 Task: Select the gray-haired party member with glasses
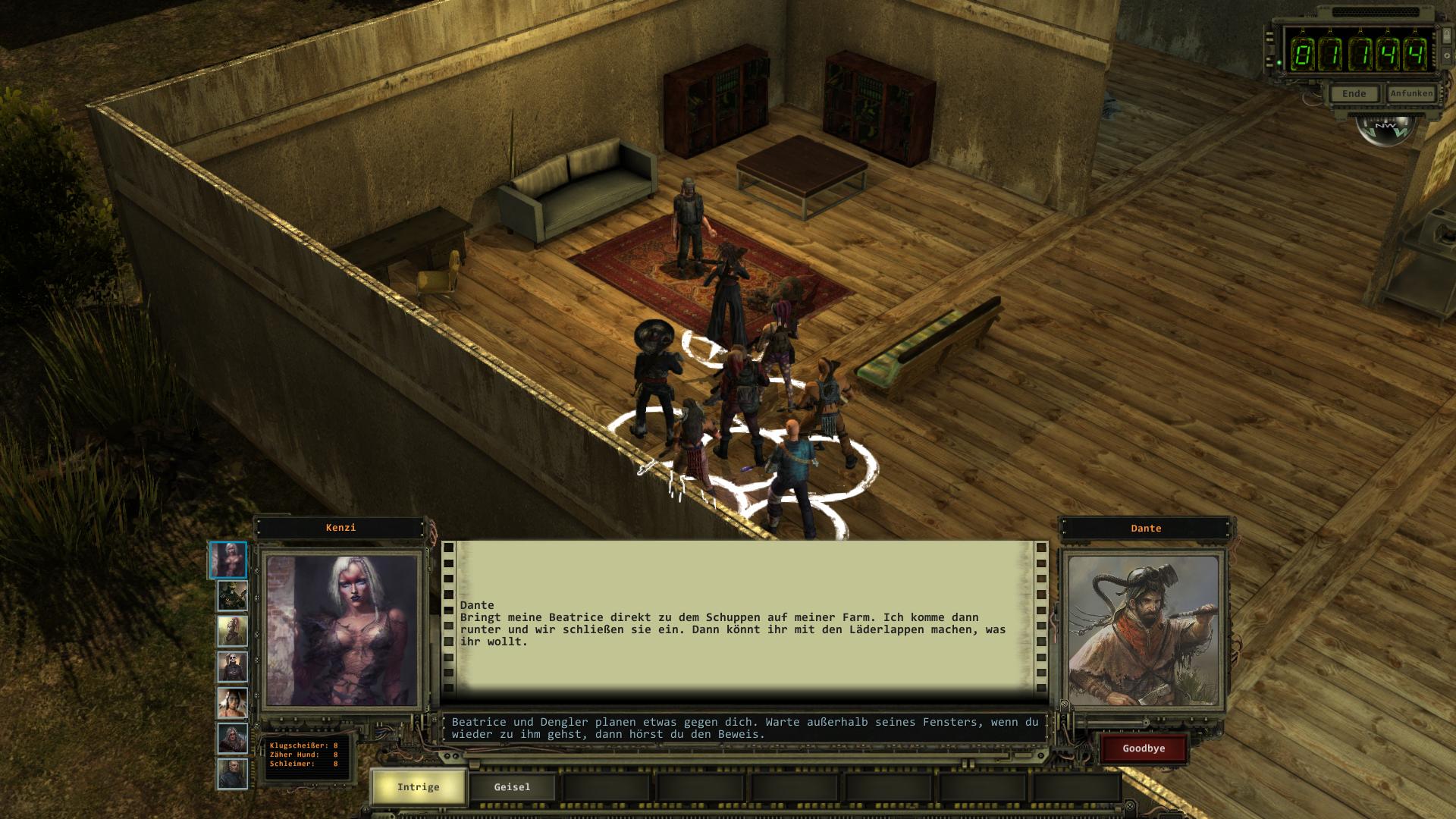(x=232, y=739)
